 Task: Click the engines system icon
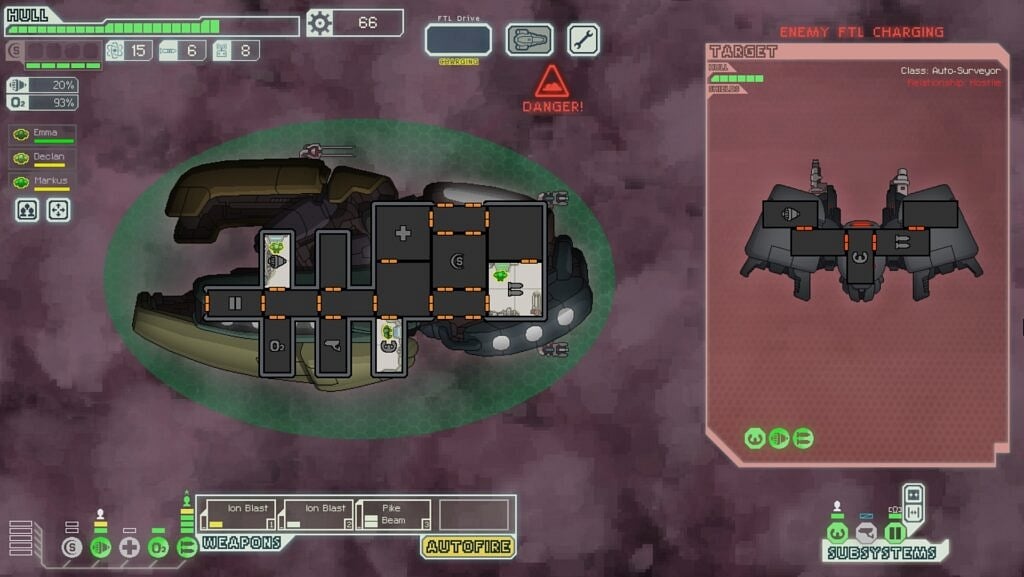click(100, 547)
